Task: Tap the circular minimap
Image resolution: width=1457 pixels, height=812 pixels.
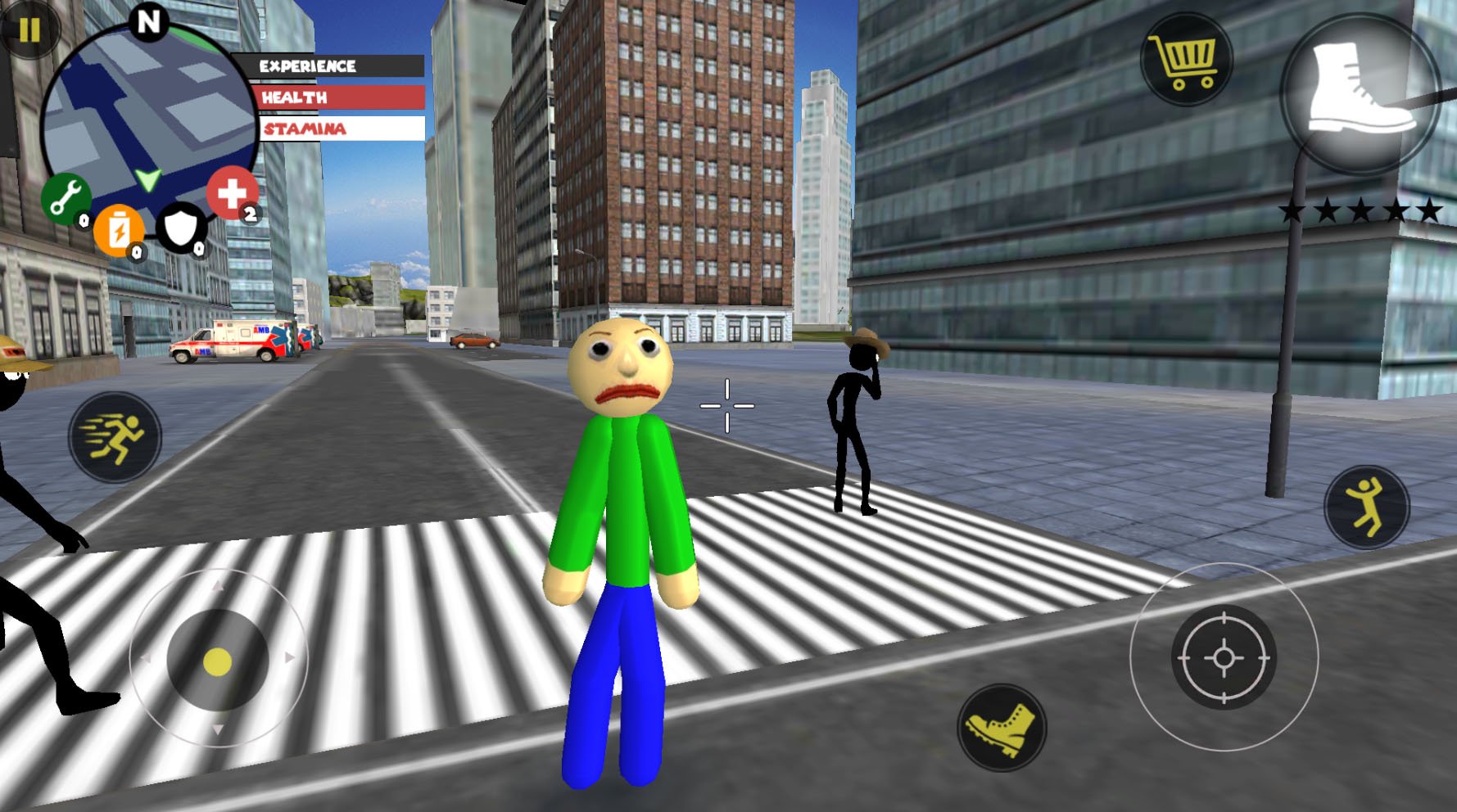Action: click(x=150, y=103)
